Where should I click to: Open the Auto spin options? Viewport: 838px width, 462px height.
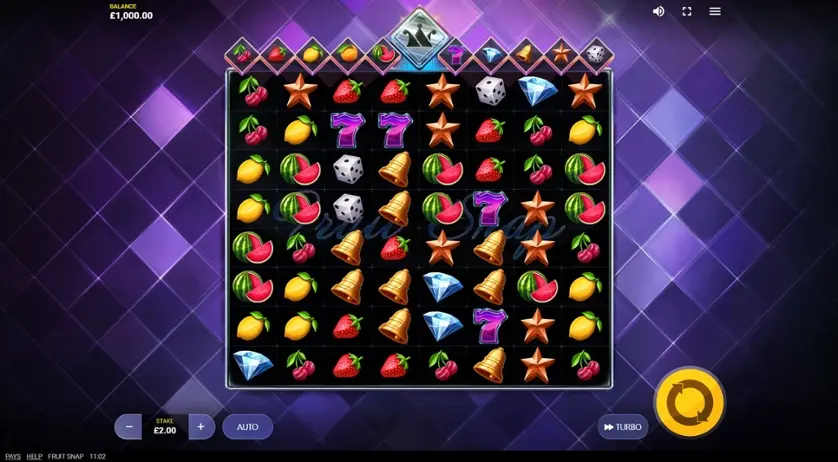[x=247, y=427]
